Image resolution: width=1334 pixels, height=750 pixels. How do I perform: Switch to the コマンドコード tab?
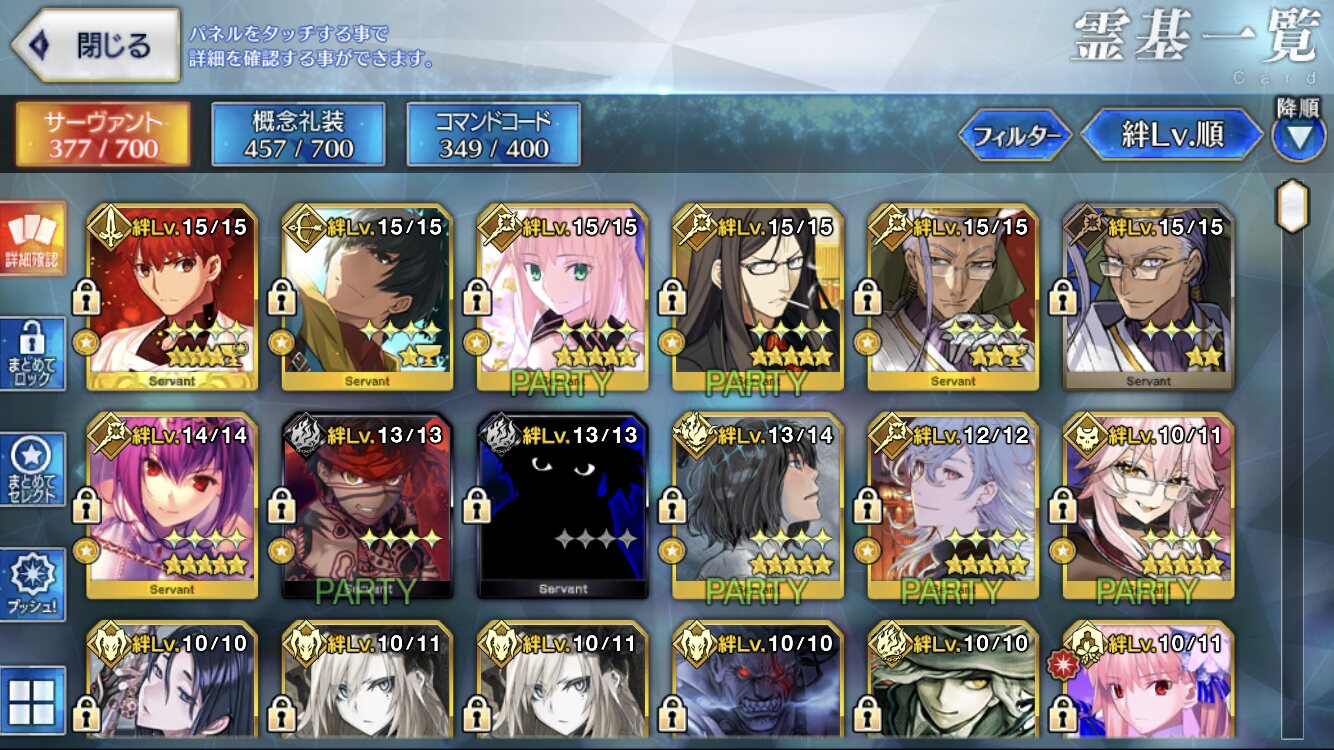(493, 134)
